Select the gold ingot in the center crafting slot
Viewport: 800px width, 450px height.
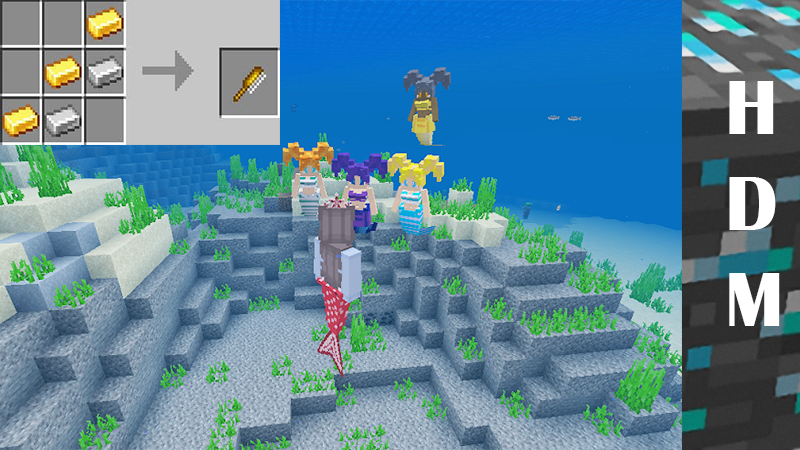point(62,70)
